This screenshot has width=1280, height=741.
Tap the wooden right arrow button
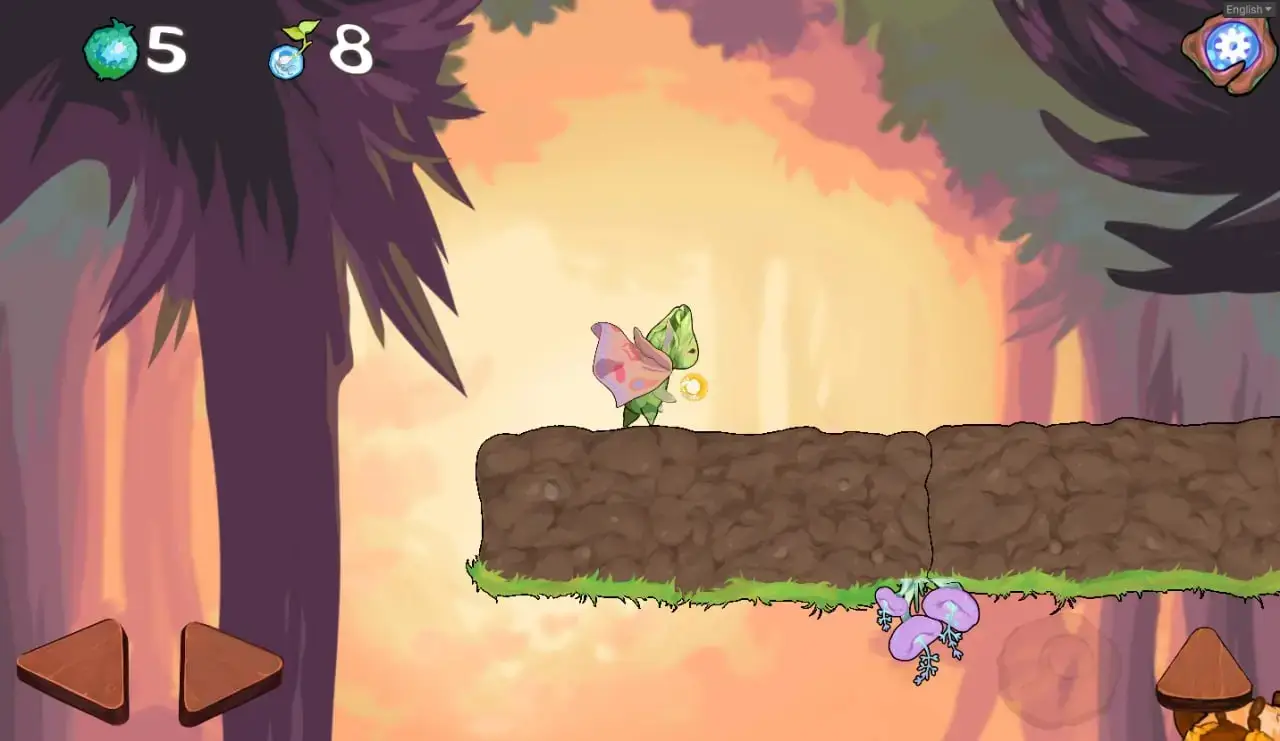(x=226, y=671)
